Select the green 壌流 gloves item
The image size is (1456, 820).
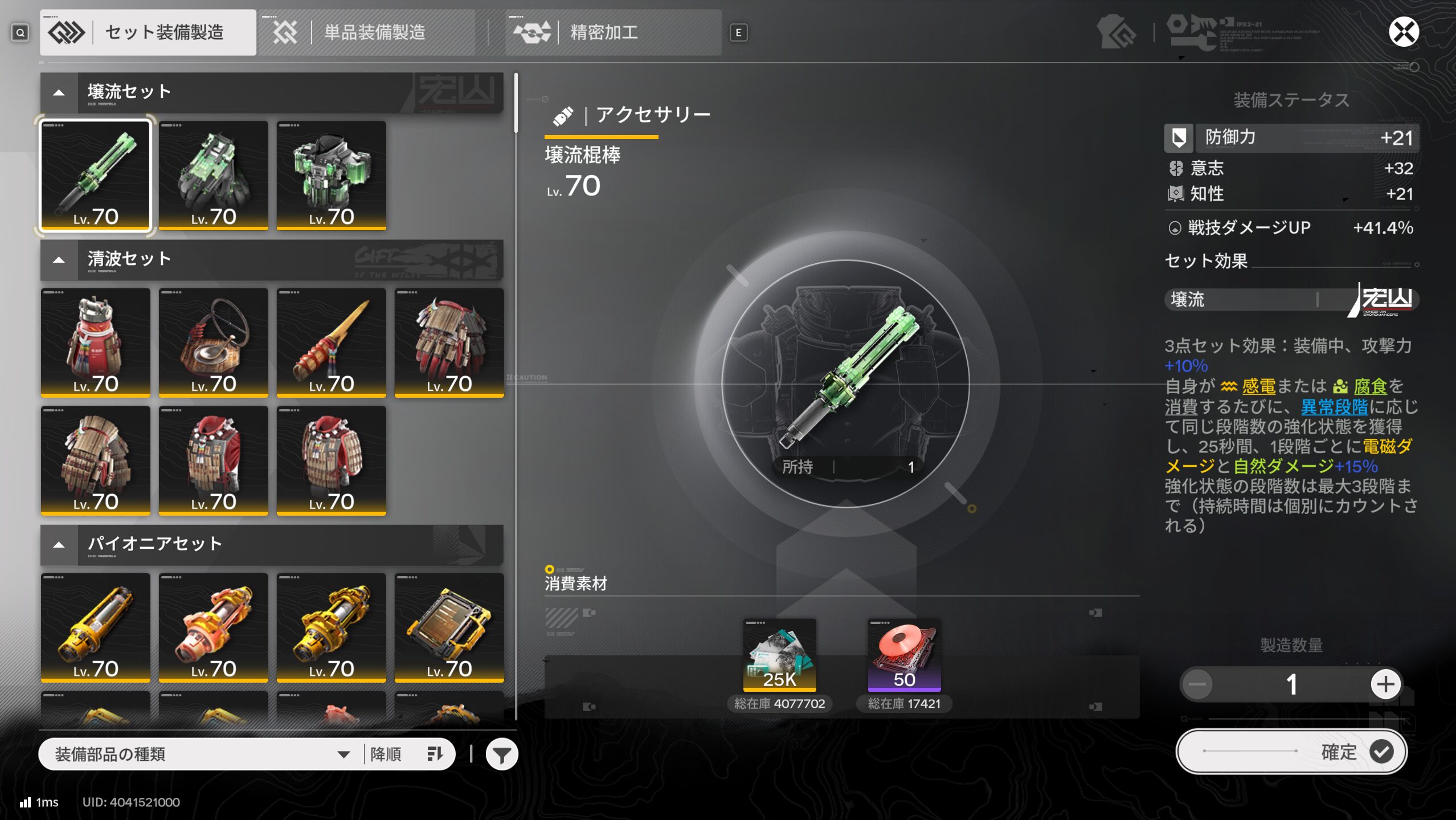213,175
